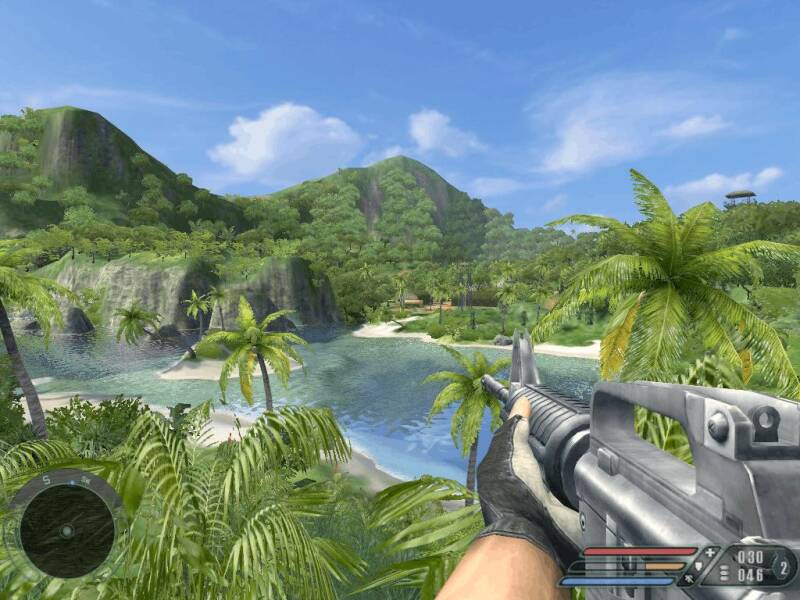Click the white cross health icon
Image resolution: width=800 pixels, height=600 pixels.
click(x=711, y=553)
